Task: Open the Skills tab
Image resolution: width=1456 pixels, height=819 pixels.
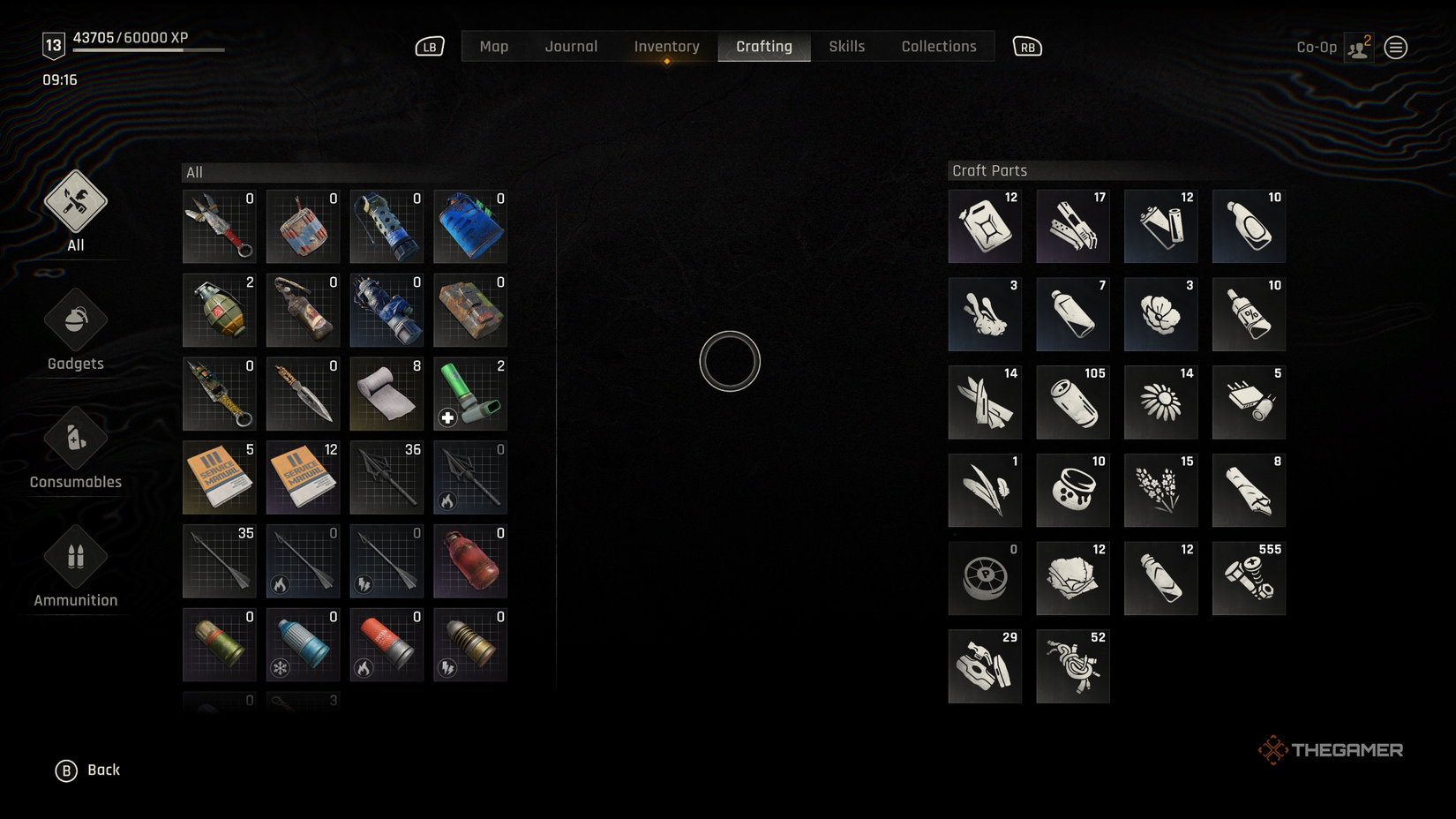Action: 845,47
